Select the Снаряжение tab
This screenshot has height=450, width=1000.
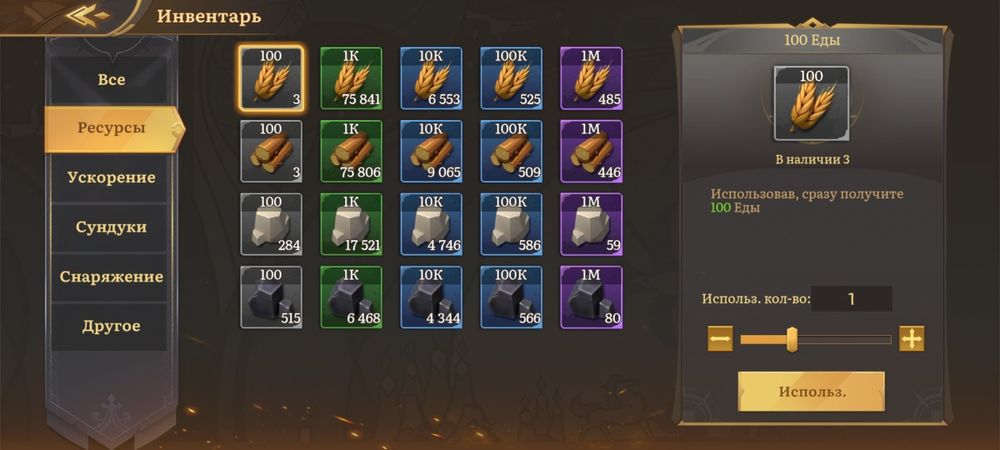click(x=111, y=276)
